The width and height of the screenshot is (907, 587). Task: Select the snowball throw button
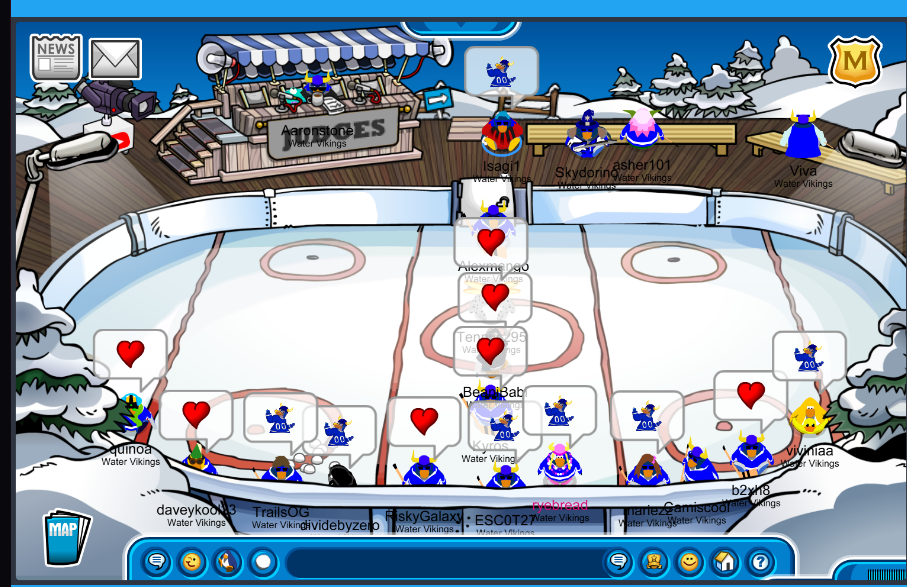tap(263, 562)
